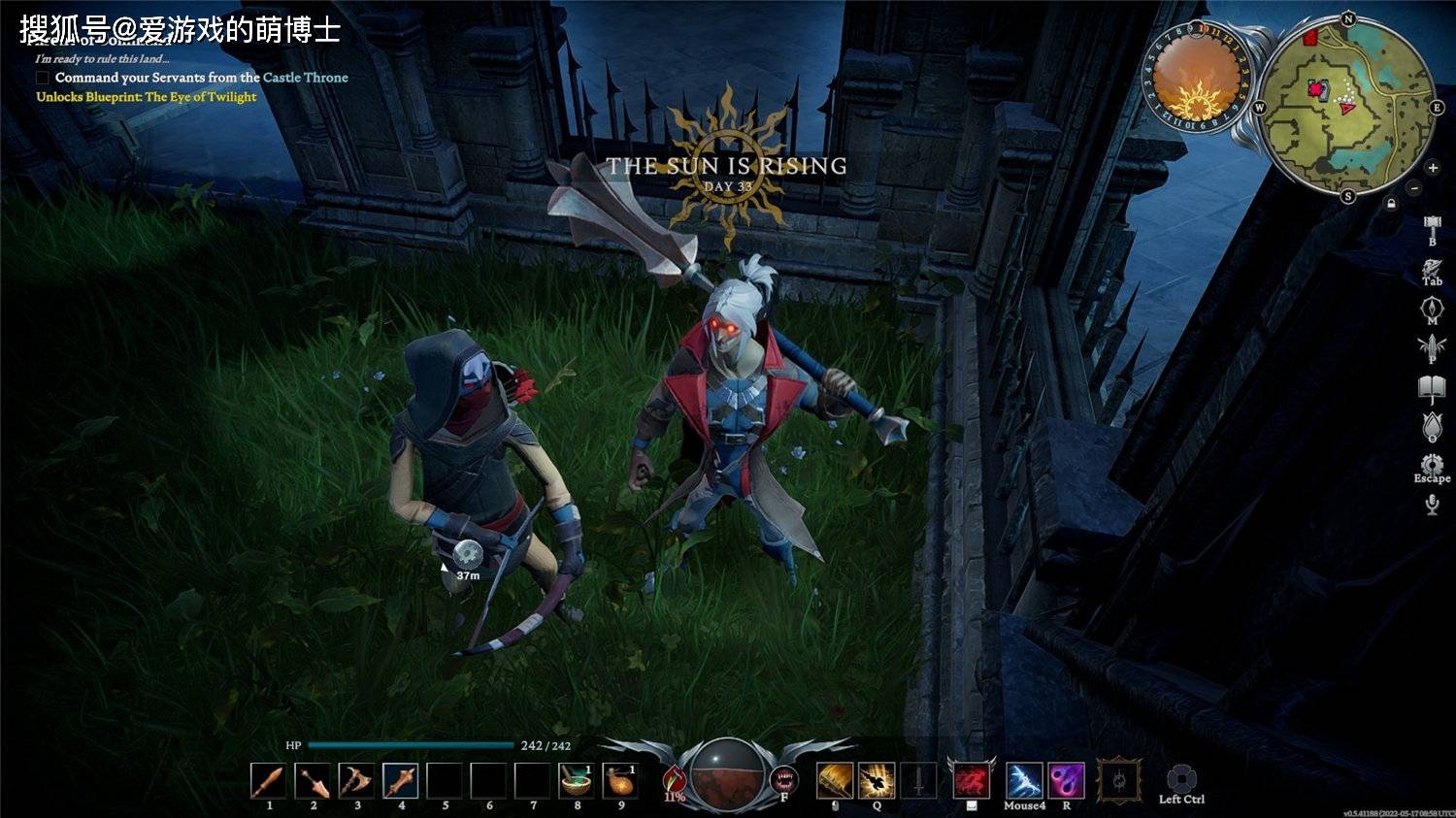Cast the purple chaos spell on R
Screen dimensions: 1456x818
[1066, 780]
